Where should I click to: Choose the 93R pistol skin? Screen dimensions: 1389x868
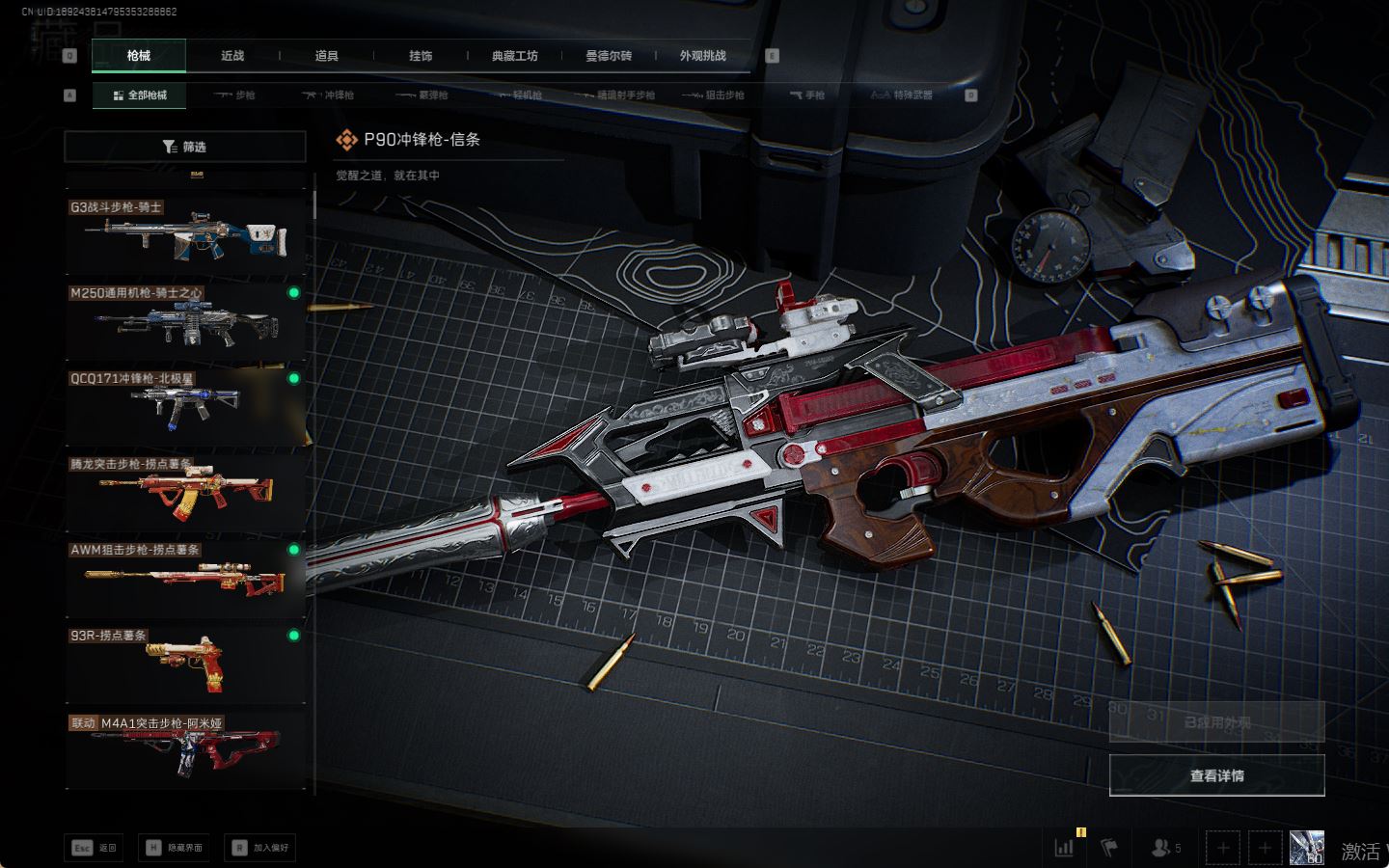pos(185,664)
